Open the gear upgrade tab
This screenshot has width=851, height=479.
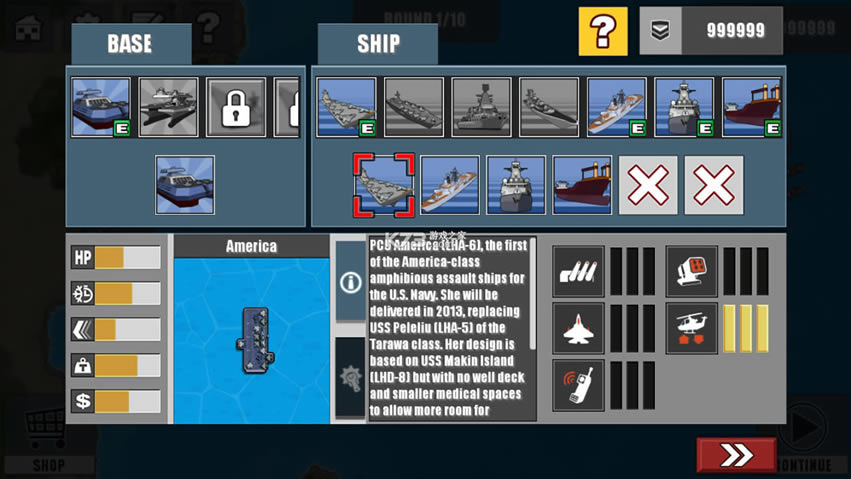(350, 379)
